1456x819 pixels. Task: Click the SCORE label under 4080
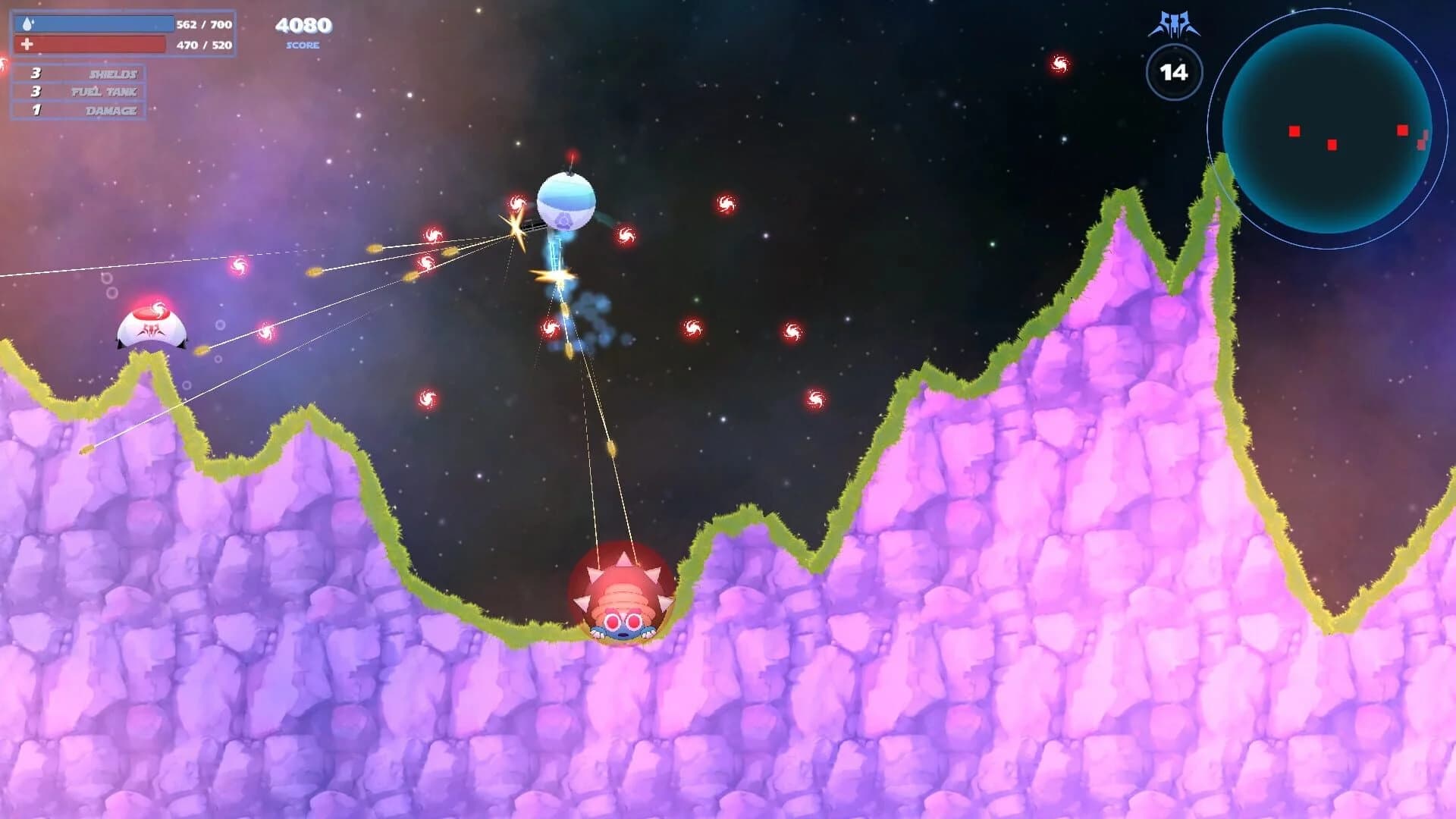tap(302, 46)
